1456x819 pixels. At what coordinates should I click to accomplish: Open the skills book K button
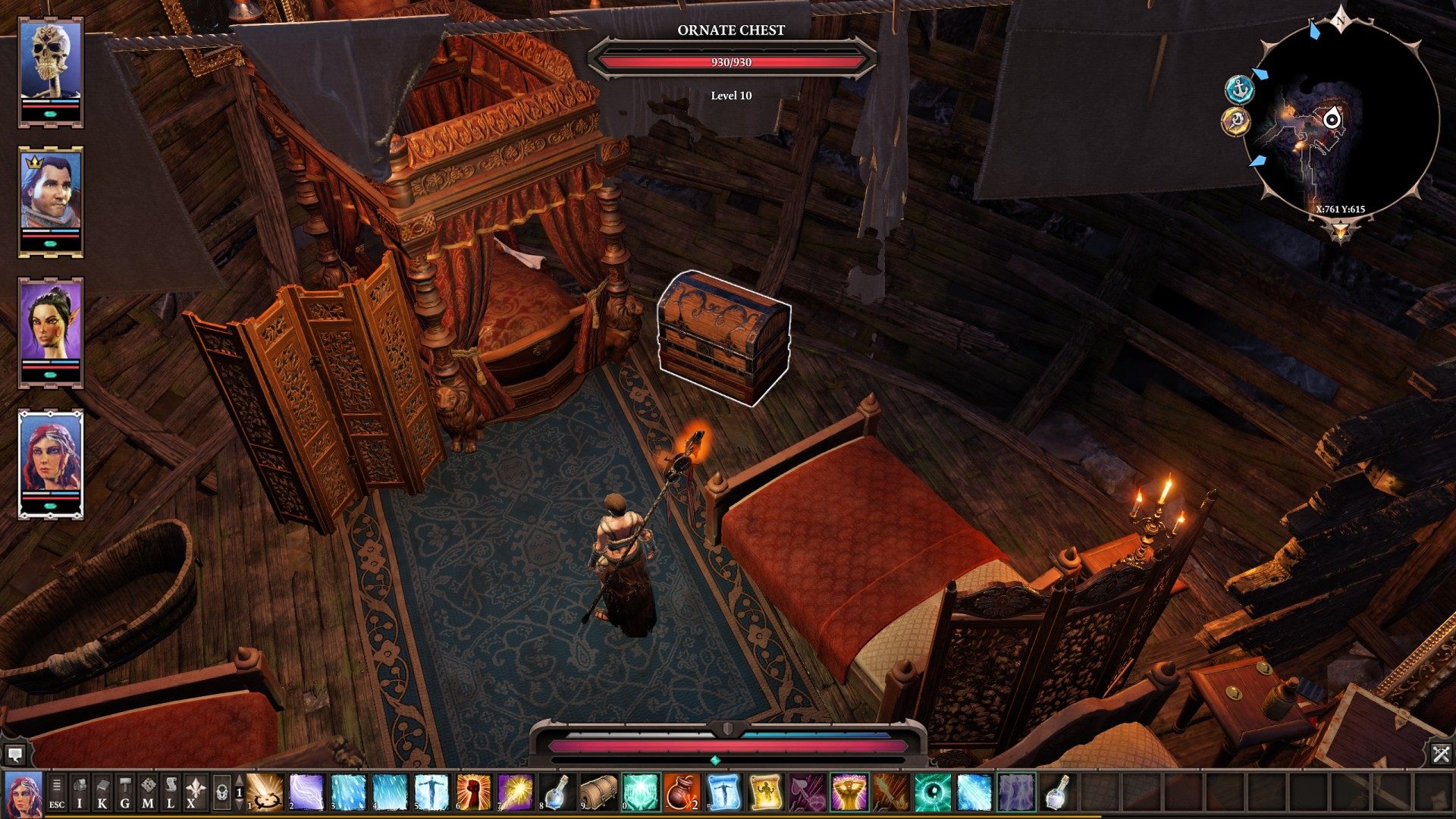[102, 792]
